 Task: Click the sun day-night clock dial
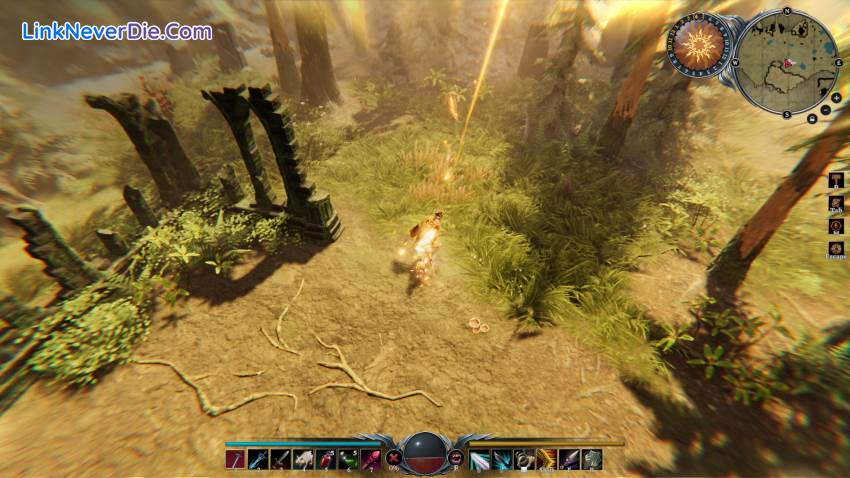[x=699, y=45]
